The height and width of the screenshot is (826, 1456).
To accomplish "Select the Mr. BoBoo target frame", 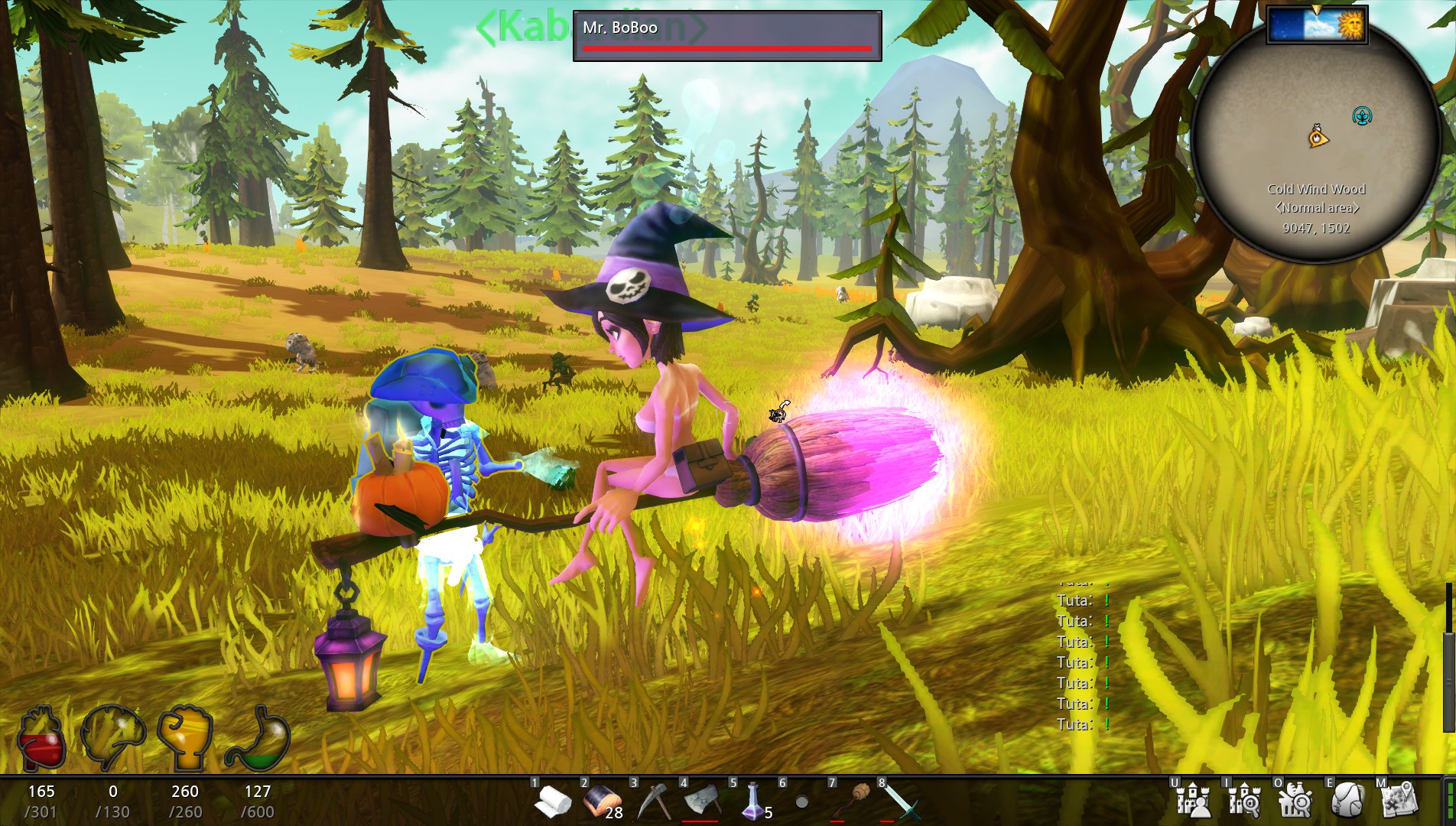I will coord(726,35).
